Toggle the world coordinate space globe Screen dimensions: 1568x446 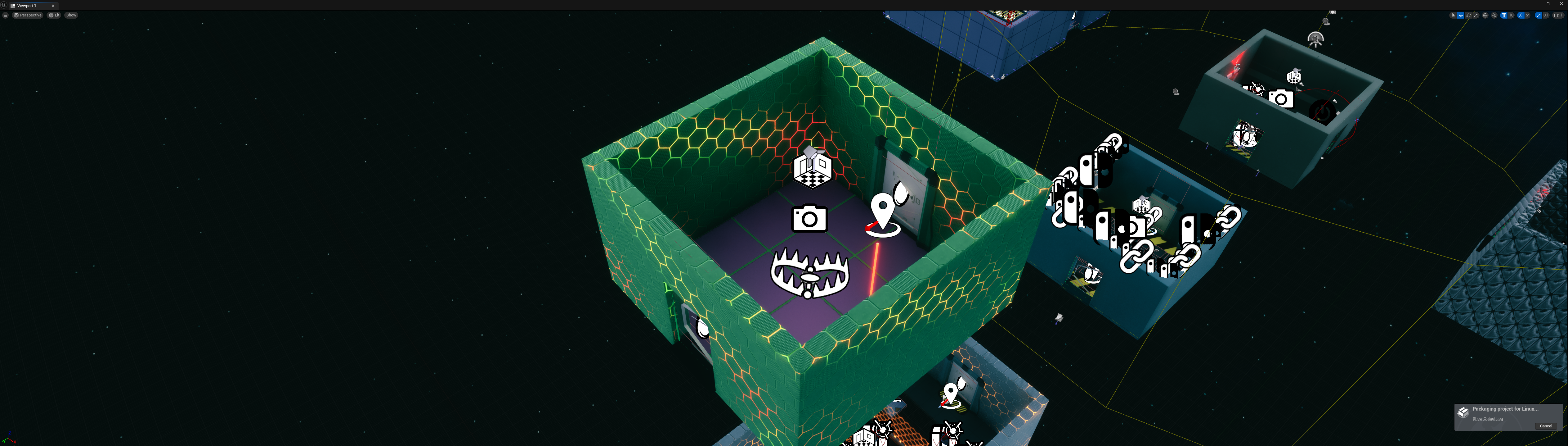coord(1485,15)
